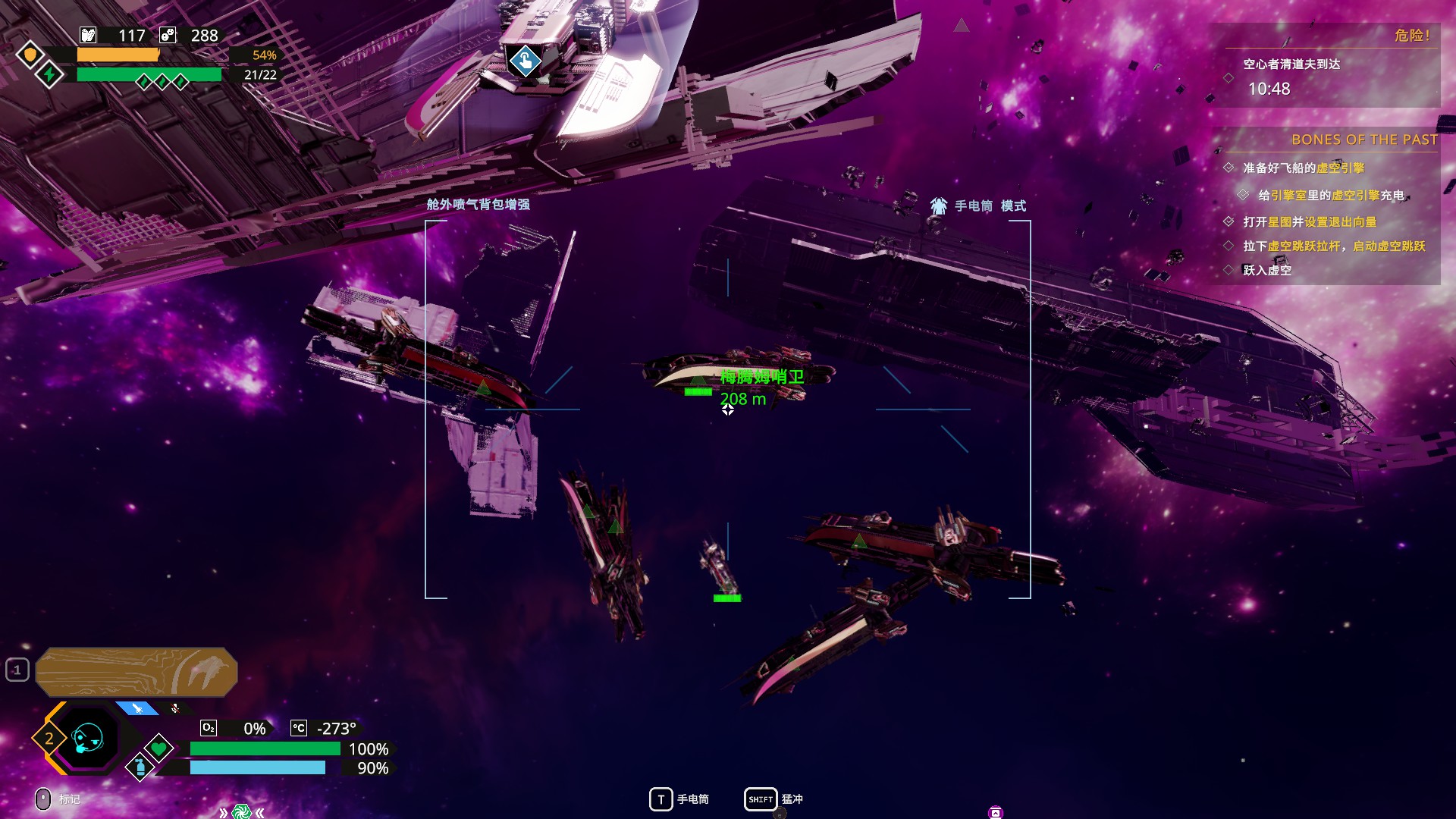Viewport: 1456px width, 819px height.
Task: Select the 跃入虚空 objective entry
Action: coord(1266,270)
